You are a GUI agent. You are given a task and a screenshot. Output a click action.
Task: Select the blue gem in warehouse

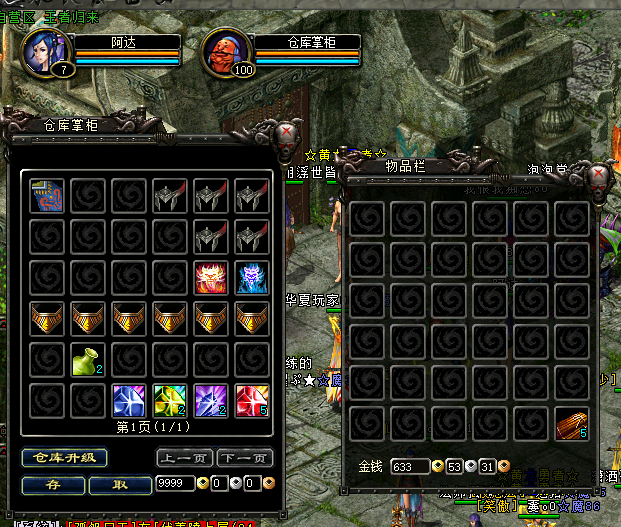(128, 400)
